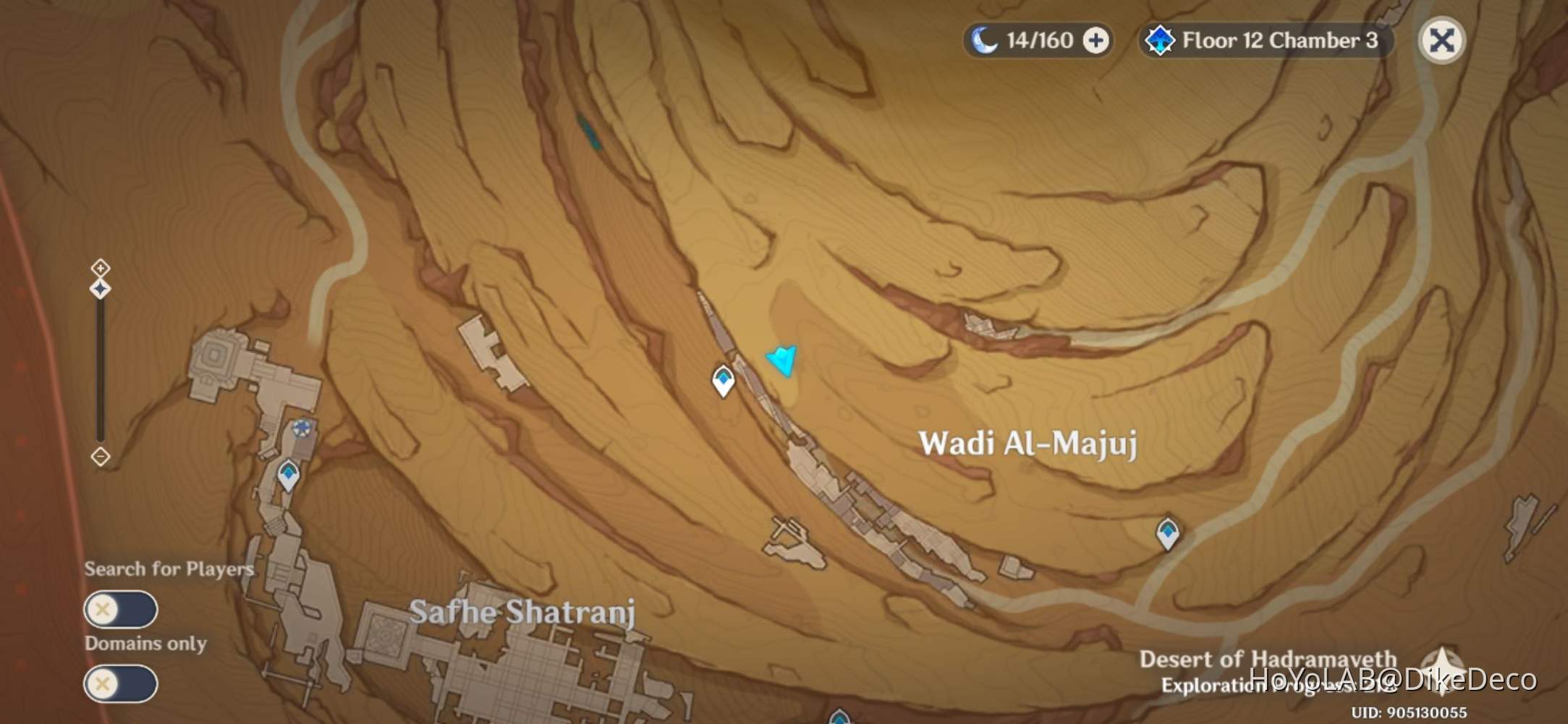Screen dimensions: 1568x724
Task: Click the Safhe Shatranj area label
Action: pyautogui.click(x=523, y=613)
